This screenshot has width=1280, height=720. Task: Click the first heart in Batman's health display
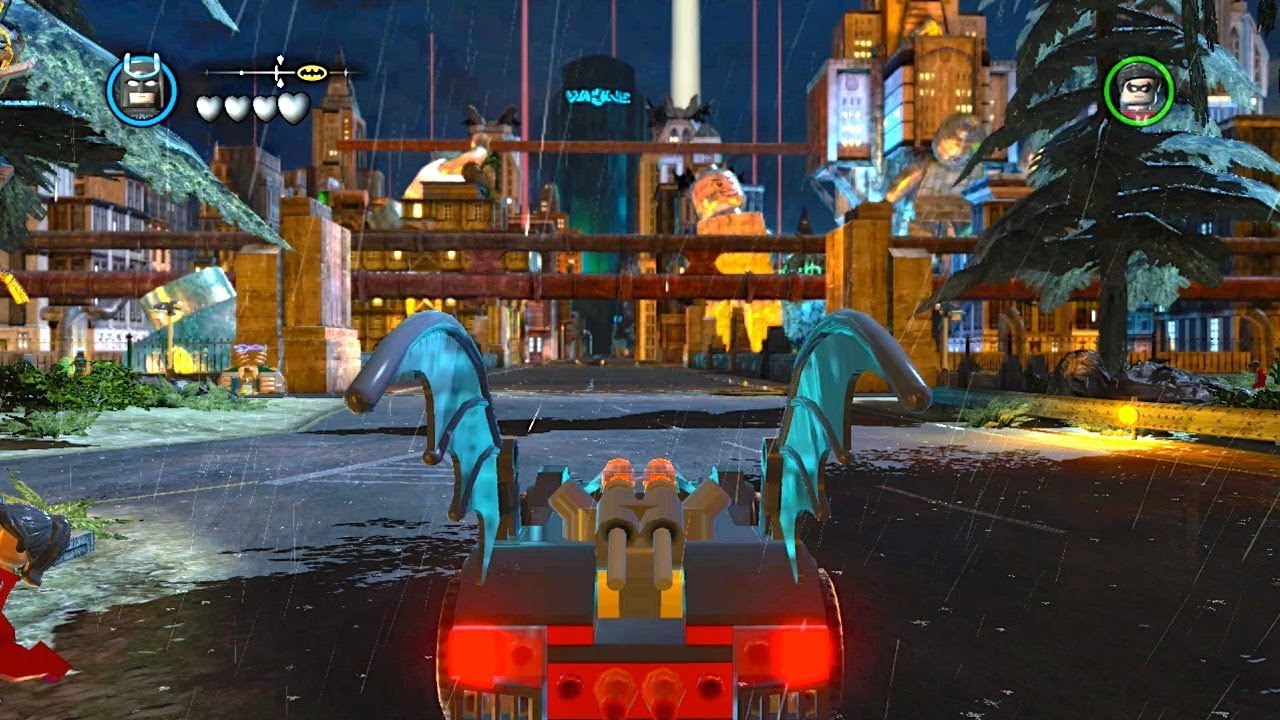click(x=207, y=106)
